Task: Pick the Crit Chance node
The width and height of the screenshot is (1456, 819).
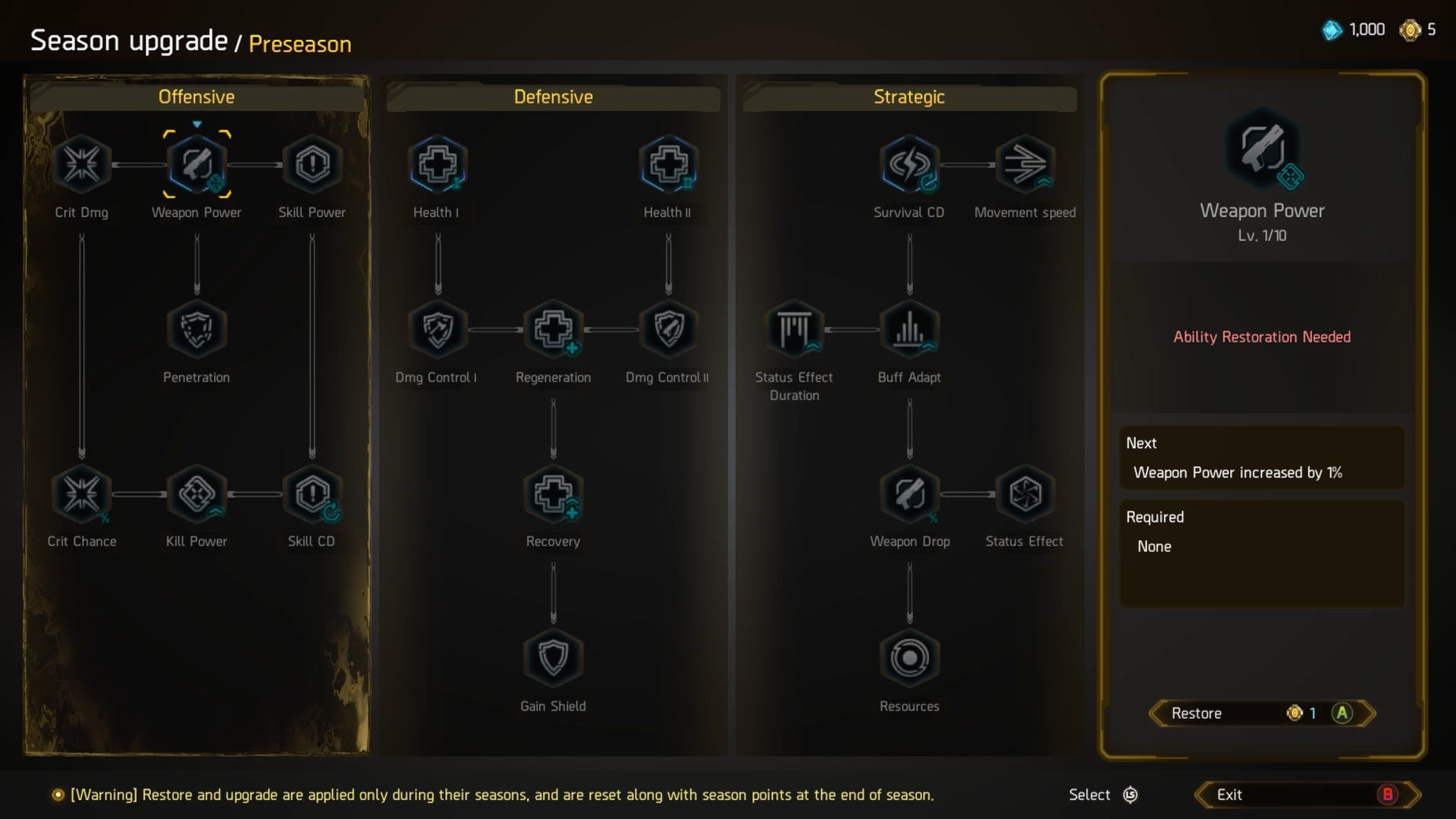Action: pos(81,494)
